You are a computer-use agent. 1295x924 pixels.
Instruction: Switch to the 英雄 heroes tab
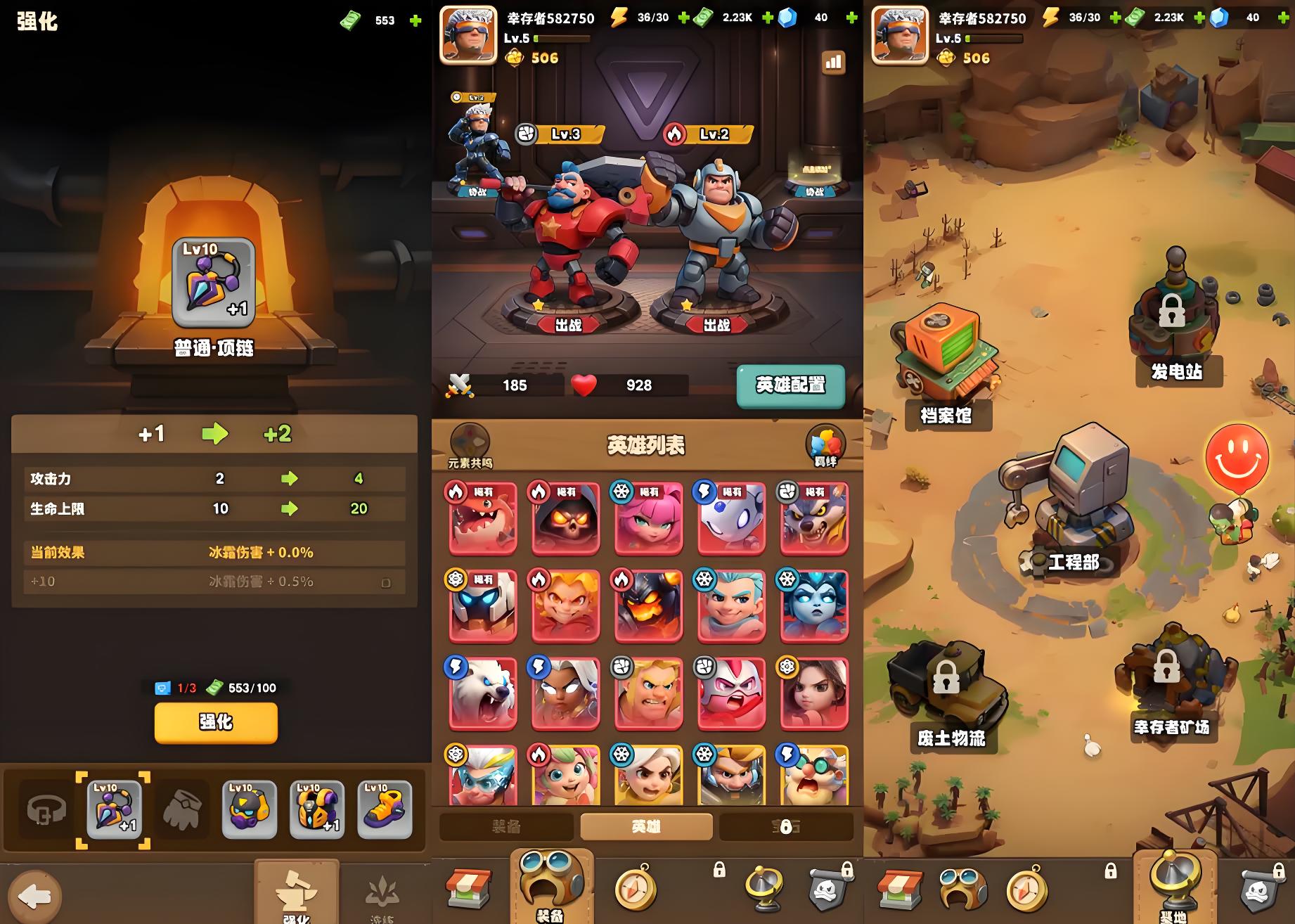pyautogui.click(x=646, y=827)
